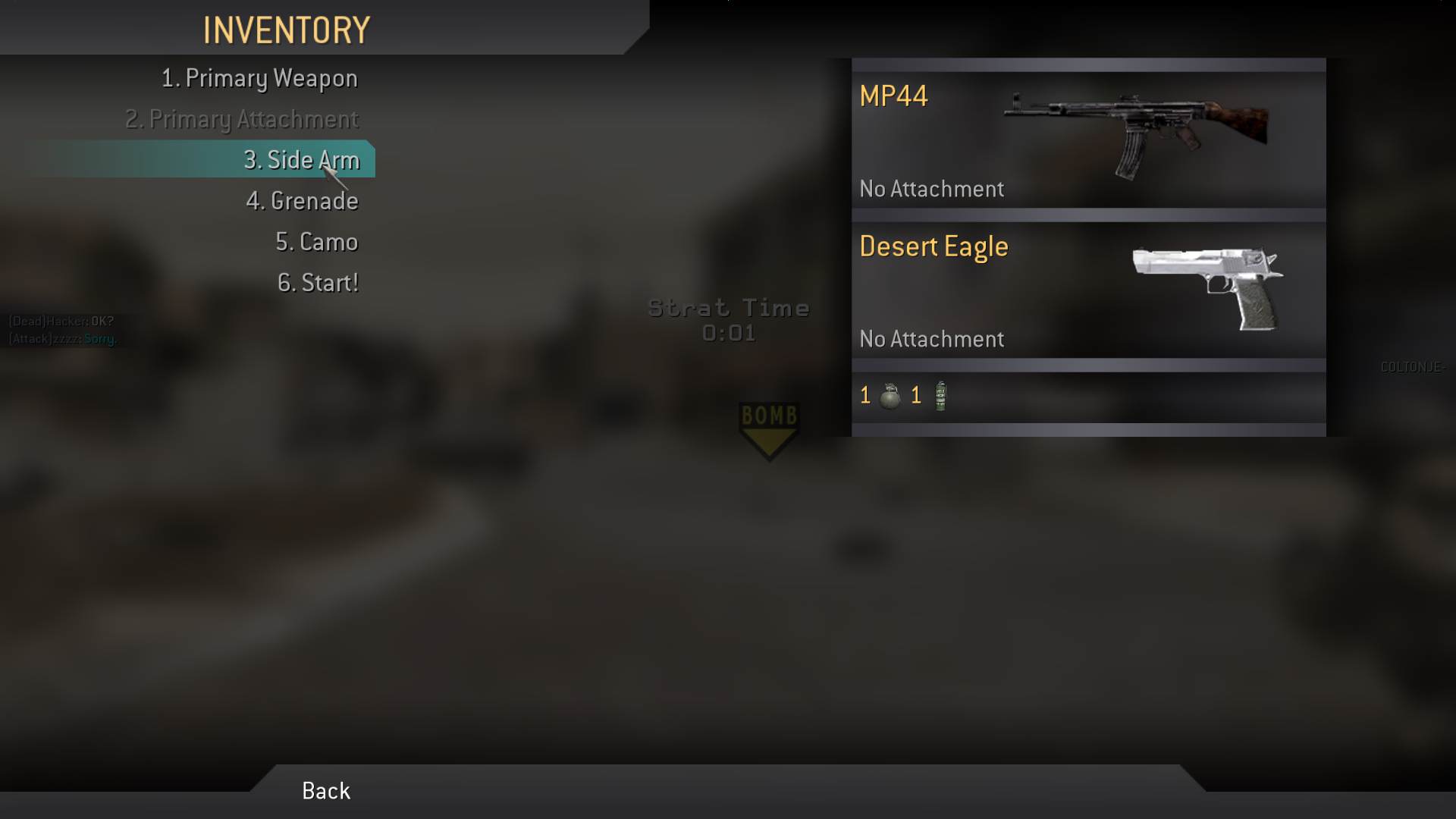
Task: Click the greyed Primary Attachment entry
Action: [x=242, y=119]
